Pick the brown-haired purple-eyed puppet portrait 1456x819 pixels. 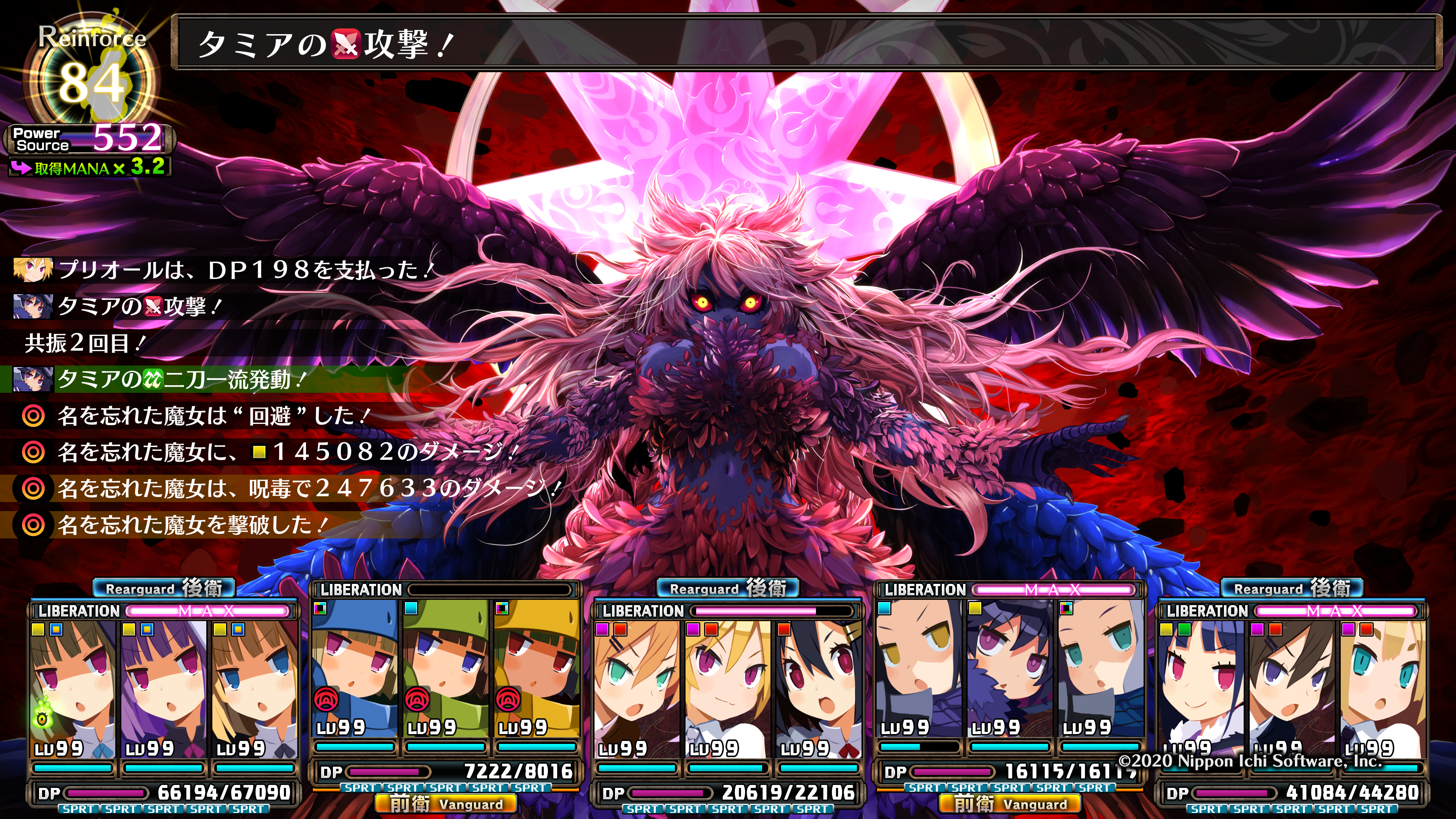click(1291, 690)
